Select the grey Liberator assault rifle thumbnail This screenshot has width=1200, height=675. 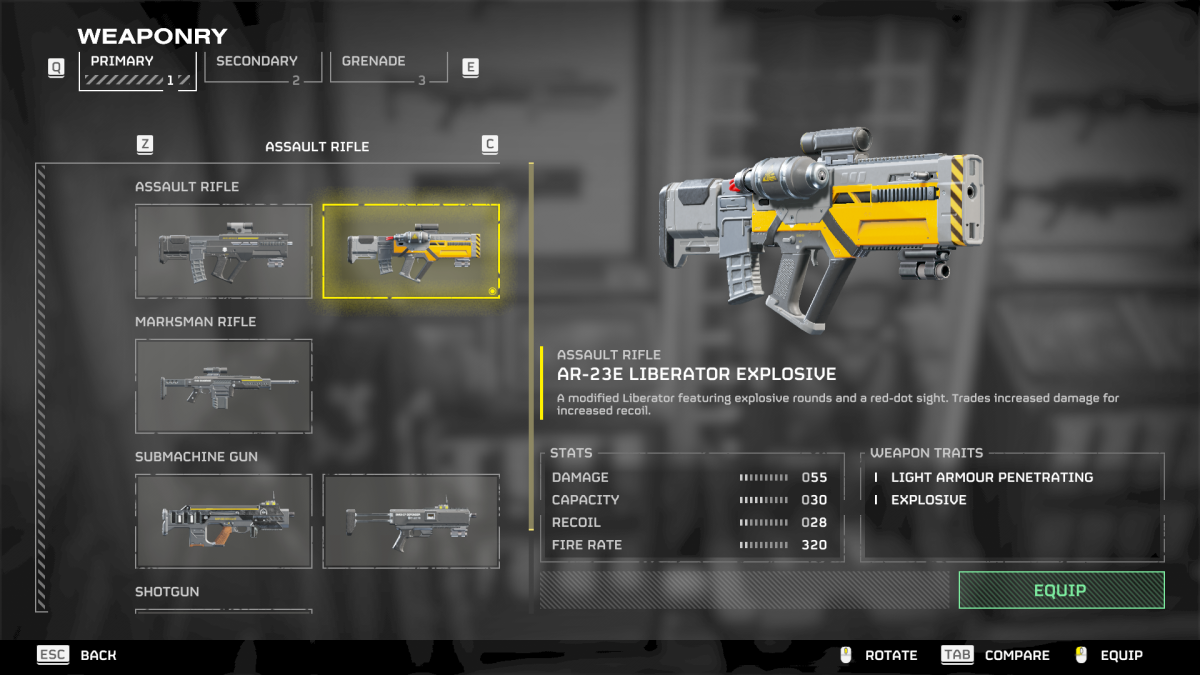(223, 251)
